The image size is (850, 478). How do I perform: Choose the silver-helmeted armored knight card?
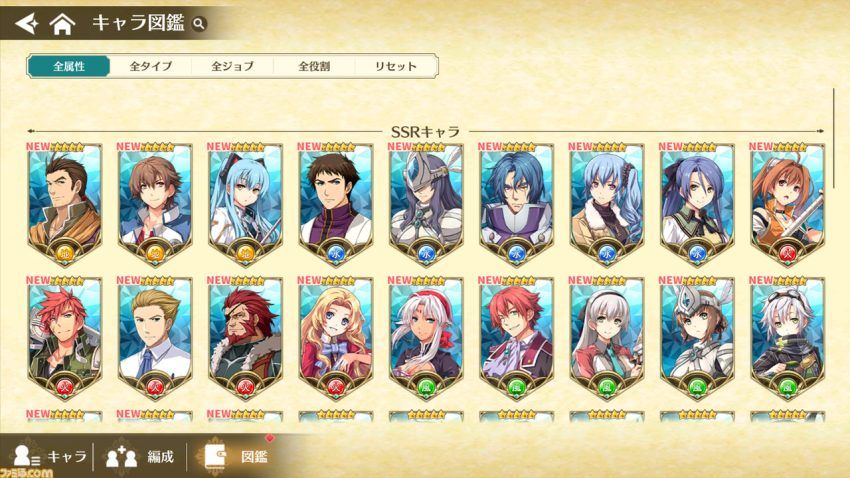425,197
